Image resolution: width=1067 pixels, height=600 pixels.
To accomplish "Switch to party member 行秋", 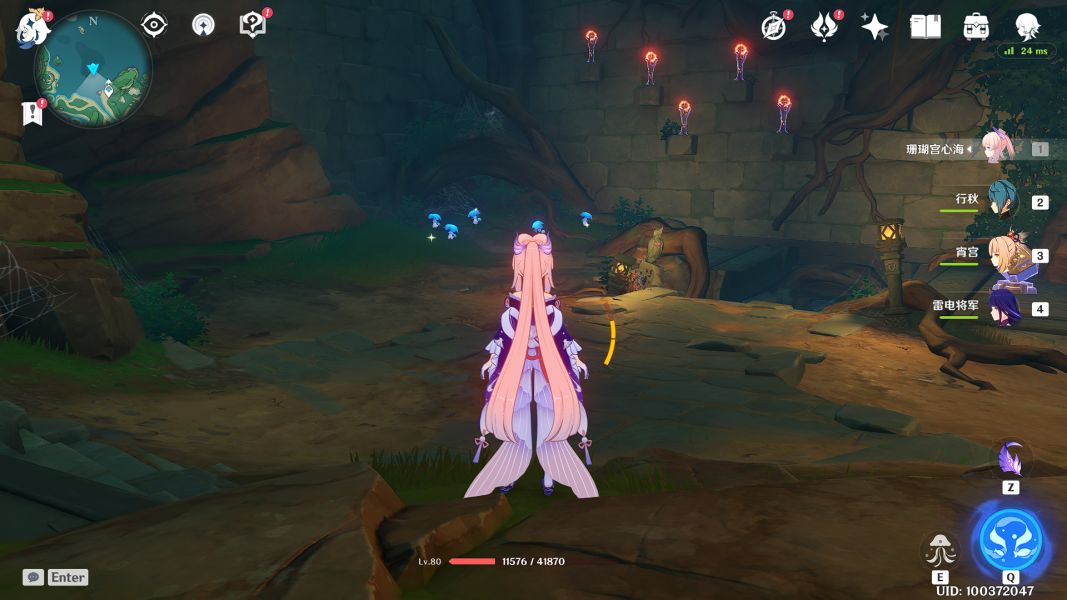I will pos(1002,201).
